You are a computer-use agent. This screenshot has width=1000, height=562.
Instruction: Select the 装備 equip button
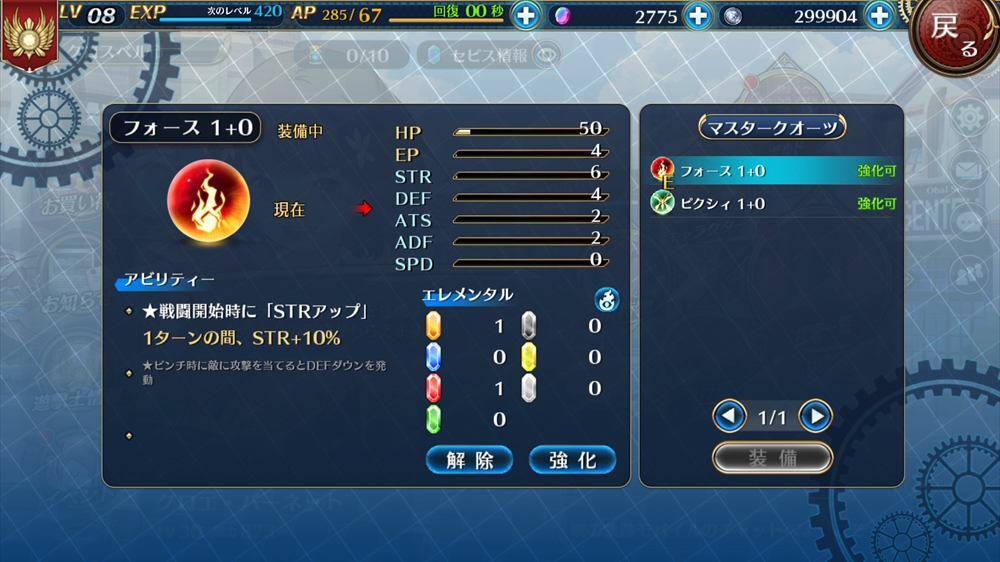click(x=772, y=457)
